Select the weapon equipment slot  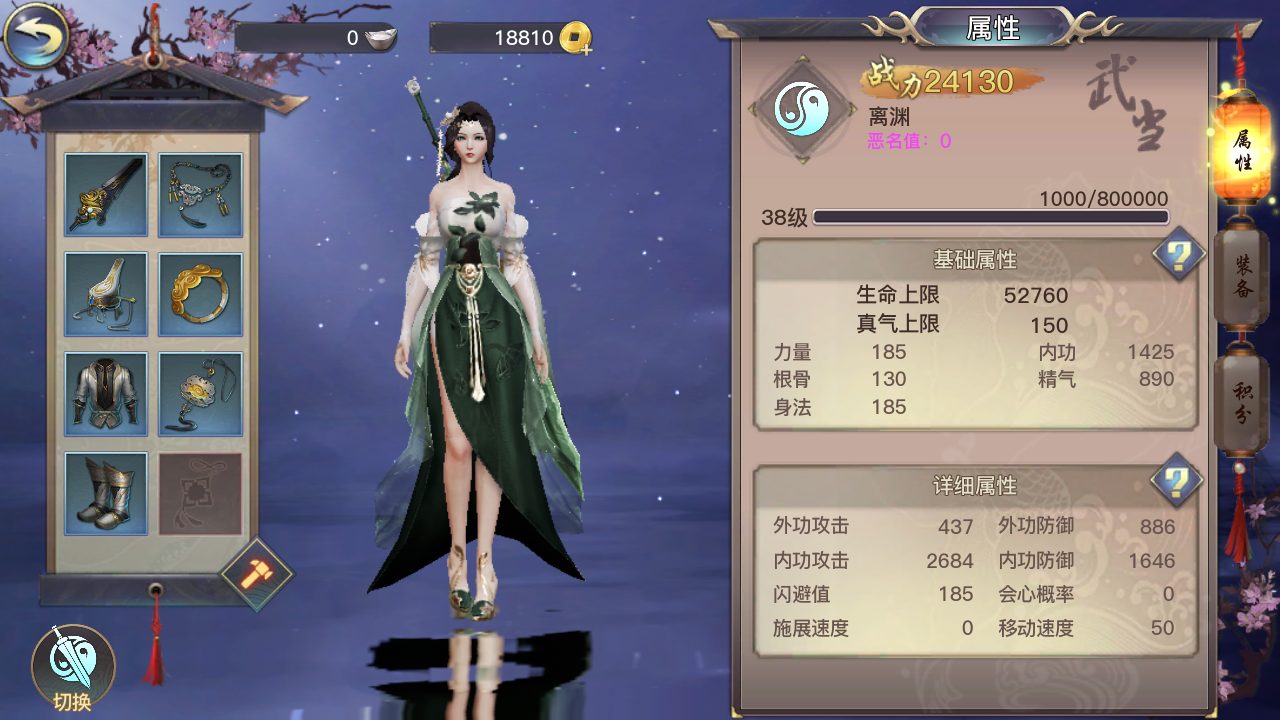(105, 193)
